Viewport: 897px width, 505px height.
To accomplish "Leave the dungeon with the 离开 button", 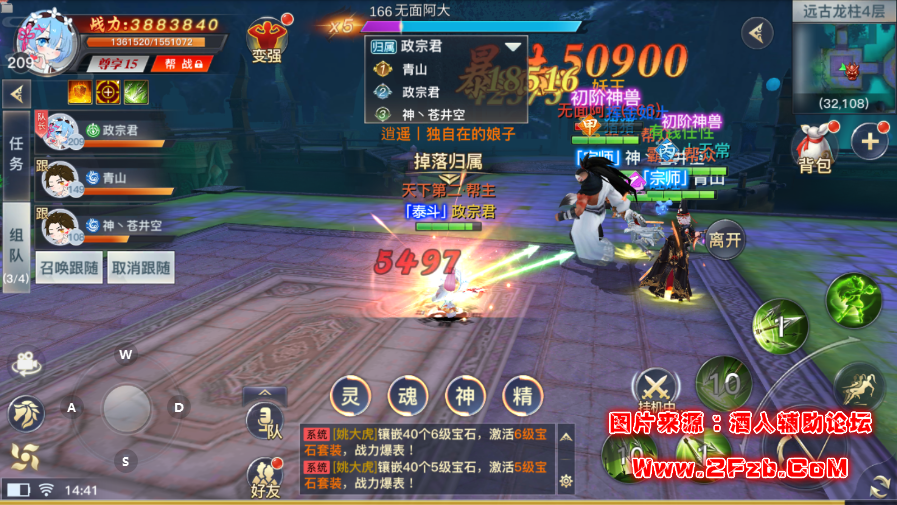I will tap(725, 239).
